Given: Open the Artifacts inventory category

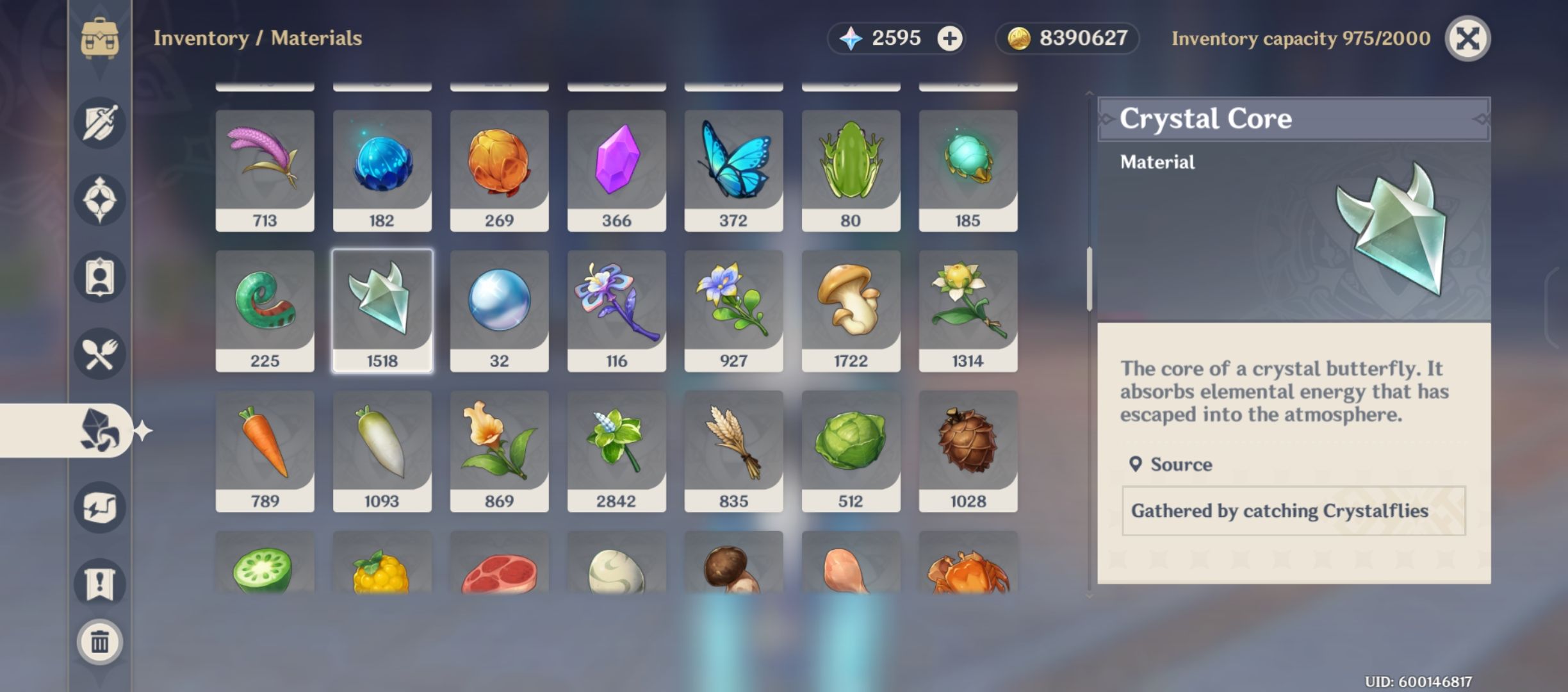Looking at the screenshot, I should [99, 199].
